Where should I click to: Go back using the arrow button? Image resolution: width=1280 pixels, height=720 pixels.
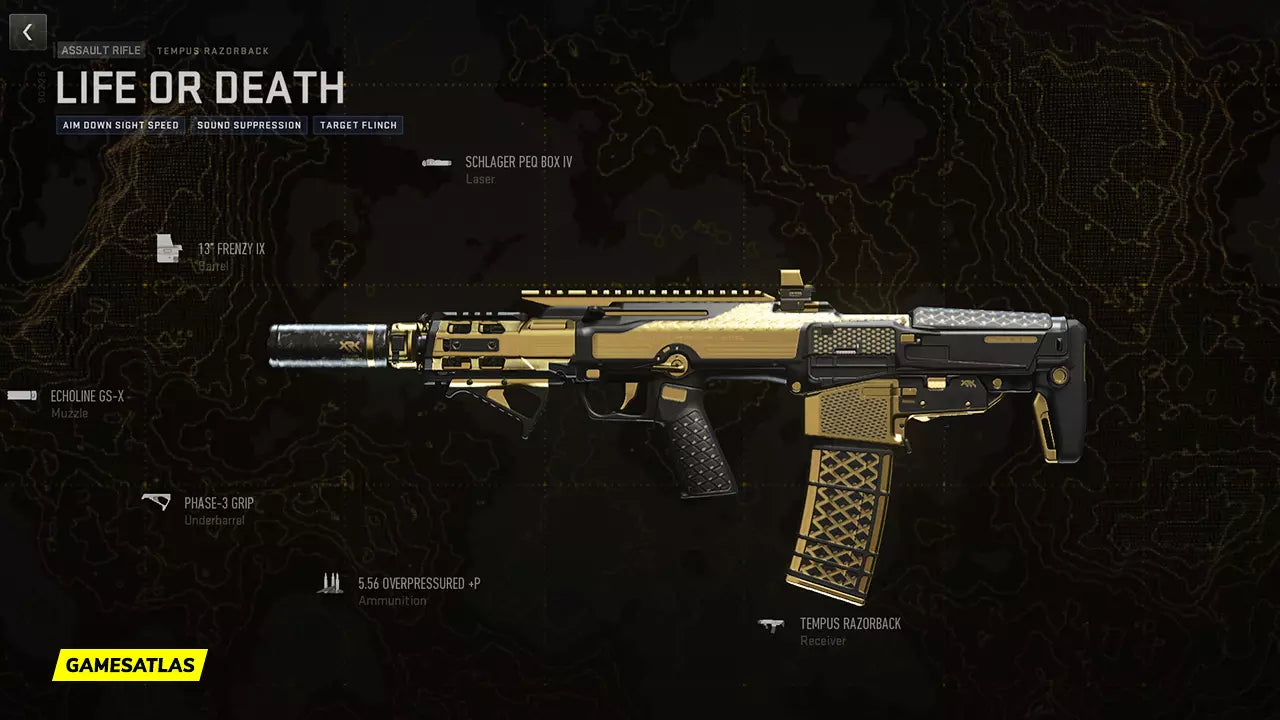tap(28, 32)
